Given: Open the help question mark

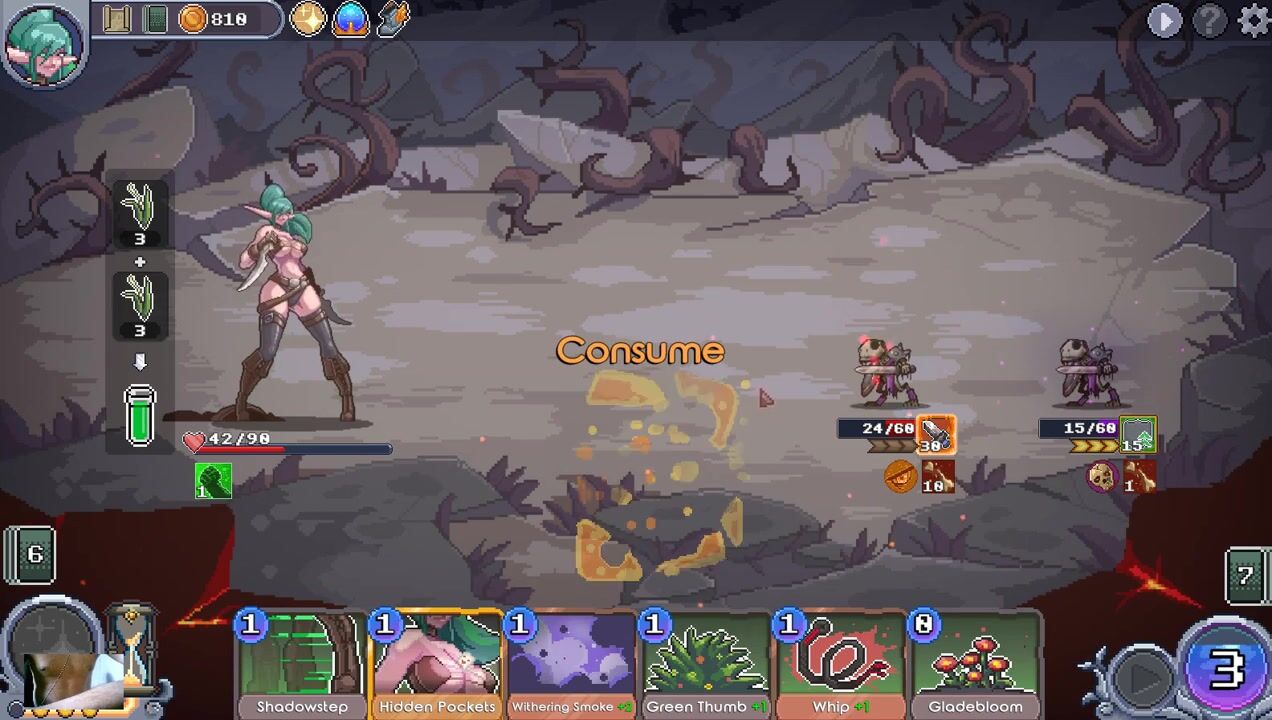Looking at the screenshot, I should click(1210, 20).
